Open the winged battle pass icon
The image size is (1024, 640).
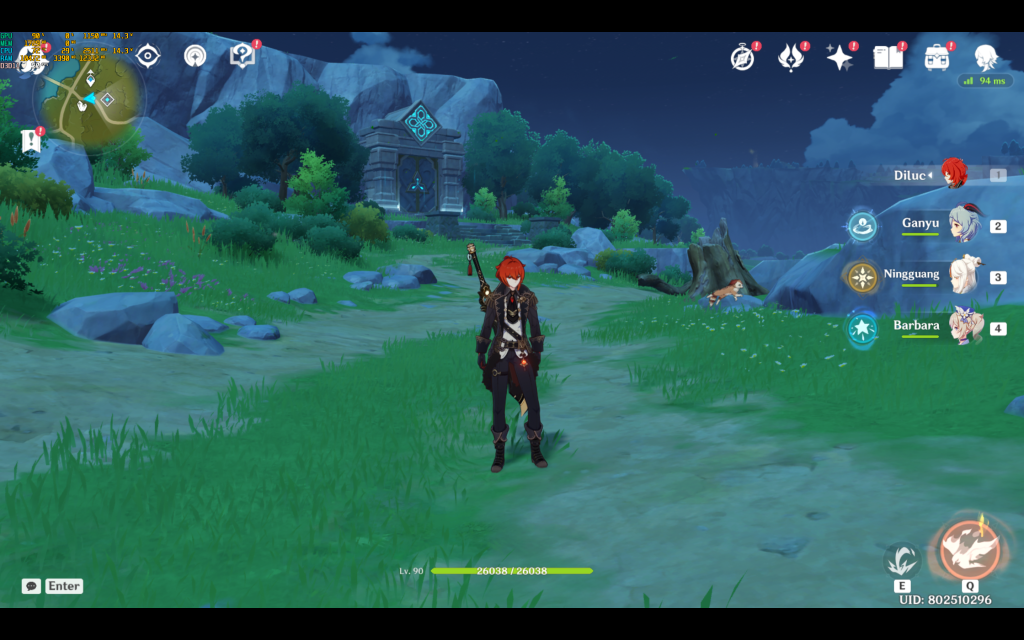pyautogui.click(x=791, y=58)
